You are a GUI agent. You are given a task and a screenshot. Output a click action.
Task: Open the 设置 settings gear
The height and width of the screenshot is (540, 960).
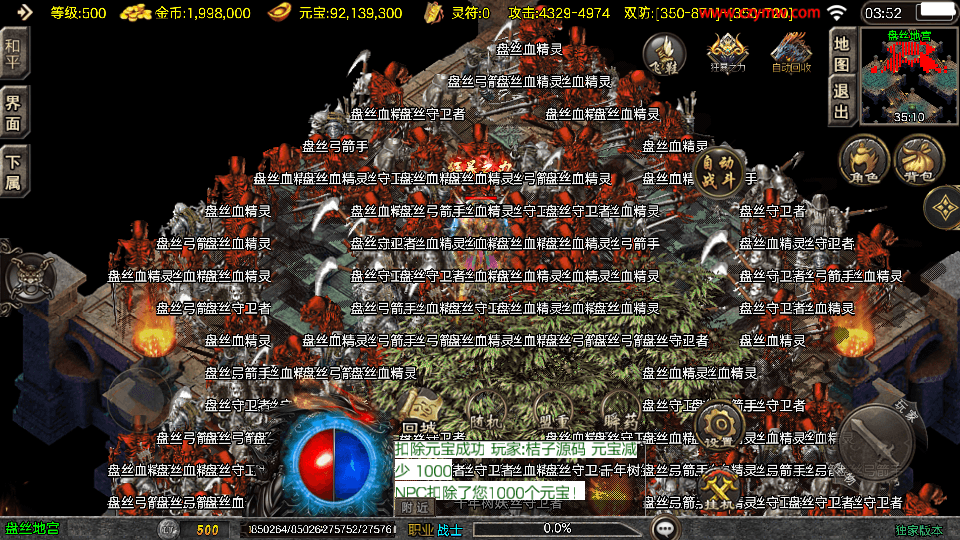click(719, 425)
